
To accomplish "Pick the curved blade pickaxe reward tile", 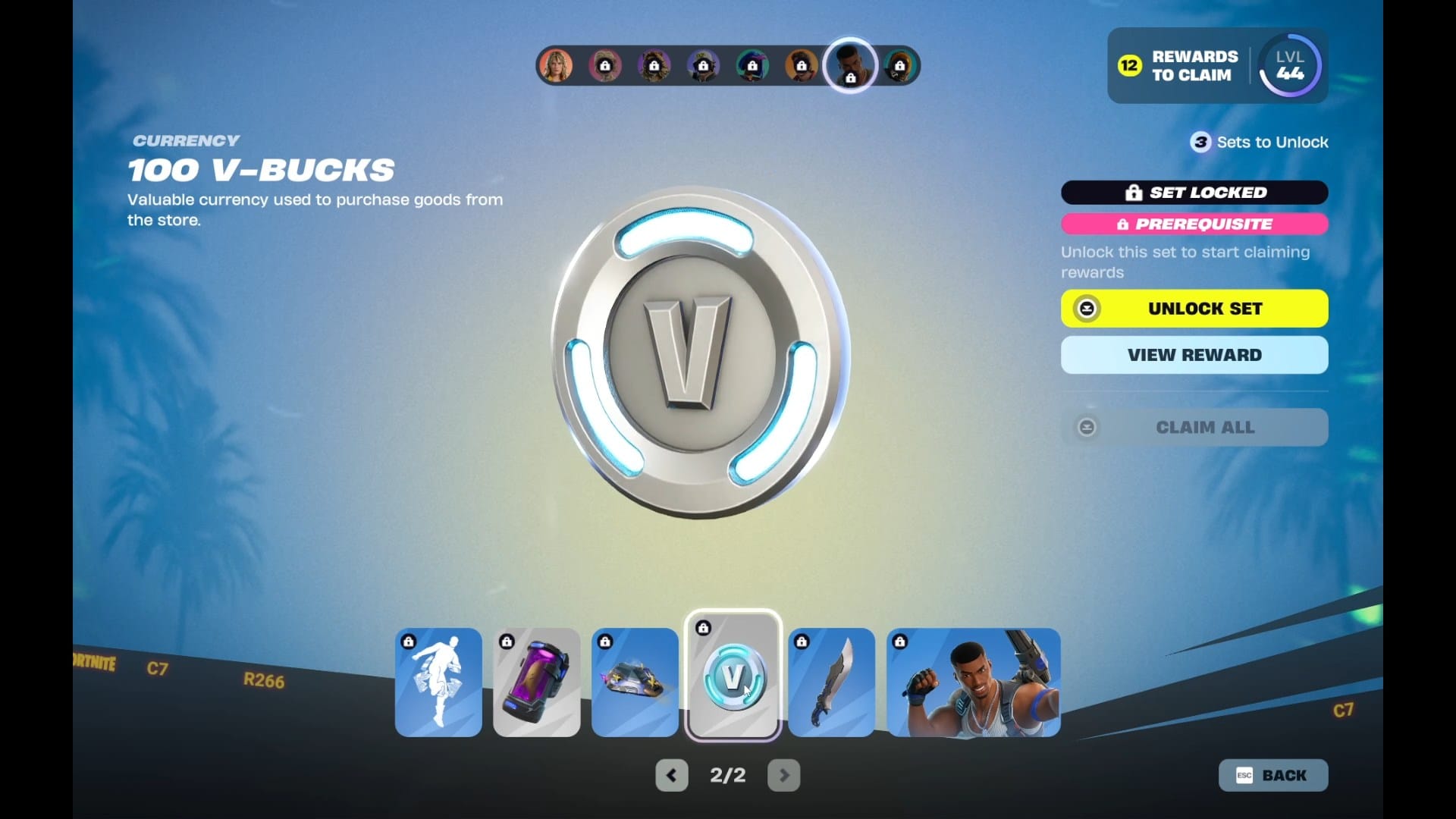I will coord(832,682).
